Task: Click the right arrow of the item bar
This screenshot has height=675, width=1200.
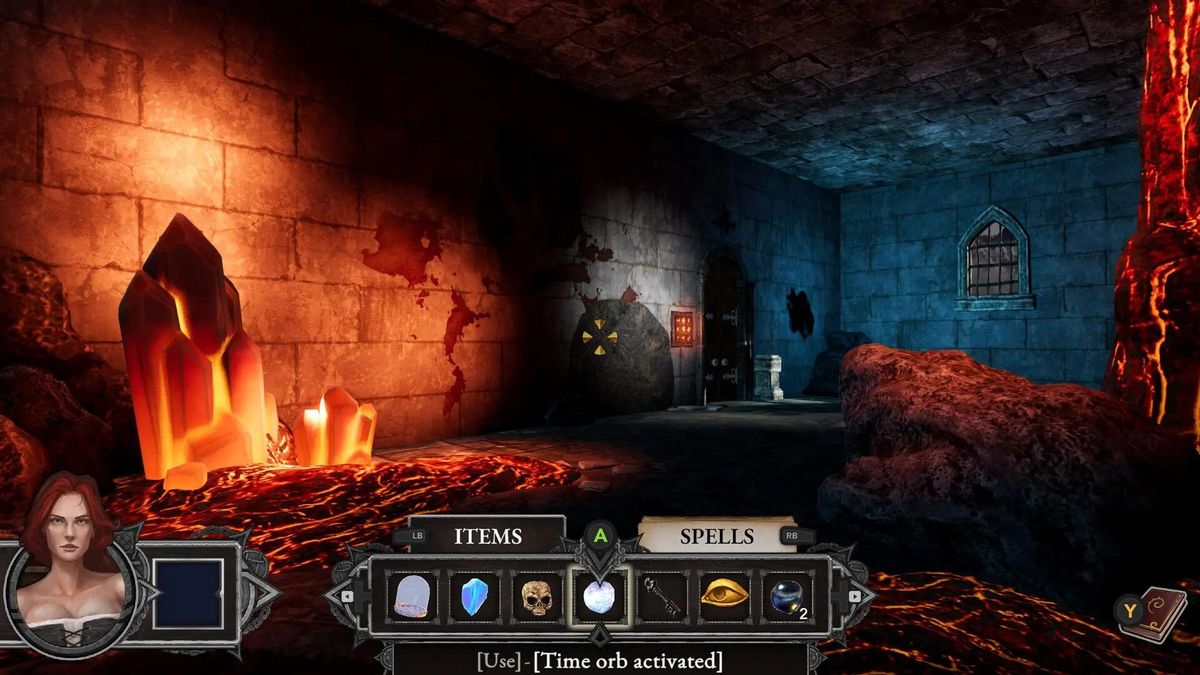Action: pyautogui.click(x=853, y=596)
